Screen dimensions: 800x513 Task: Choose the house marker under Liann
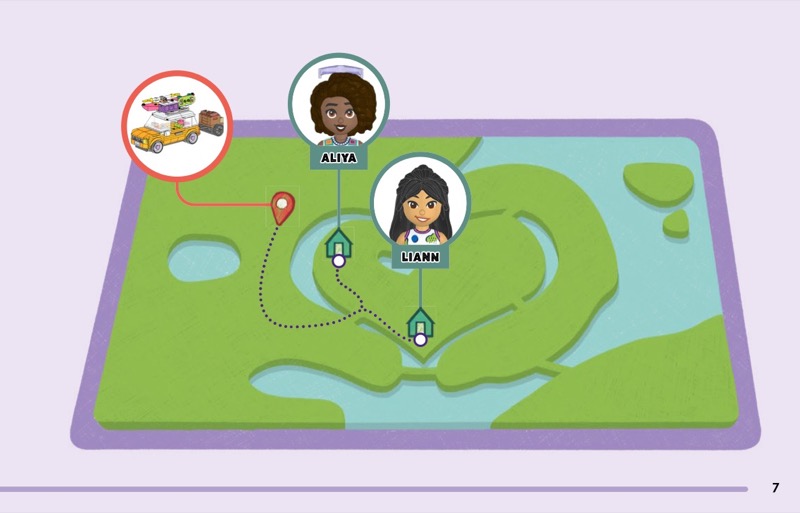tap(420, 323)
